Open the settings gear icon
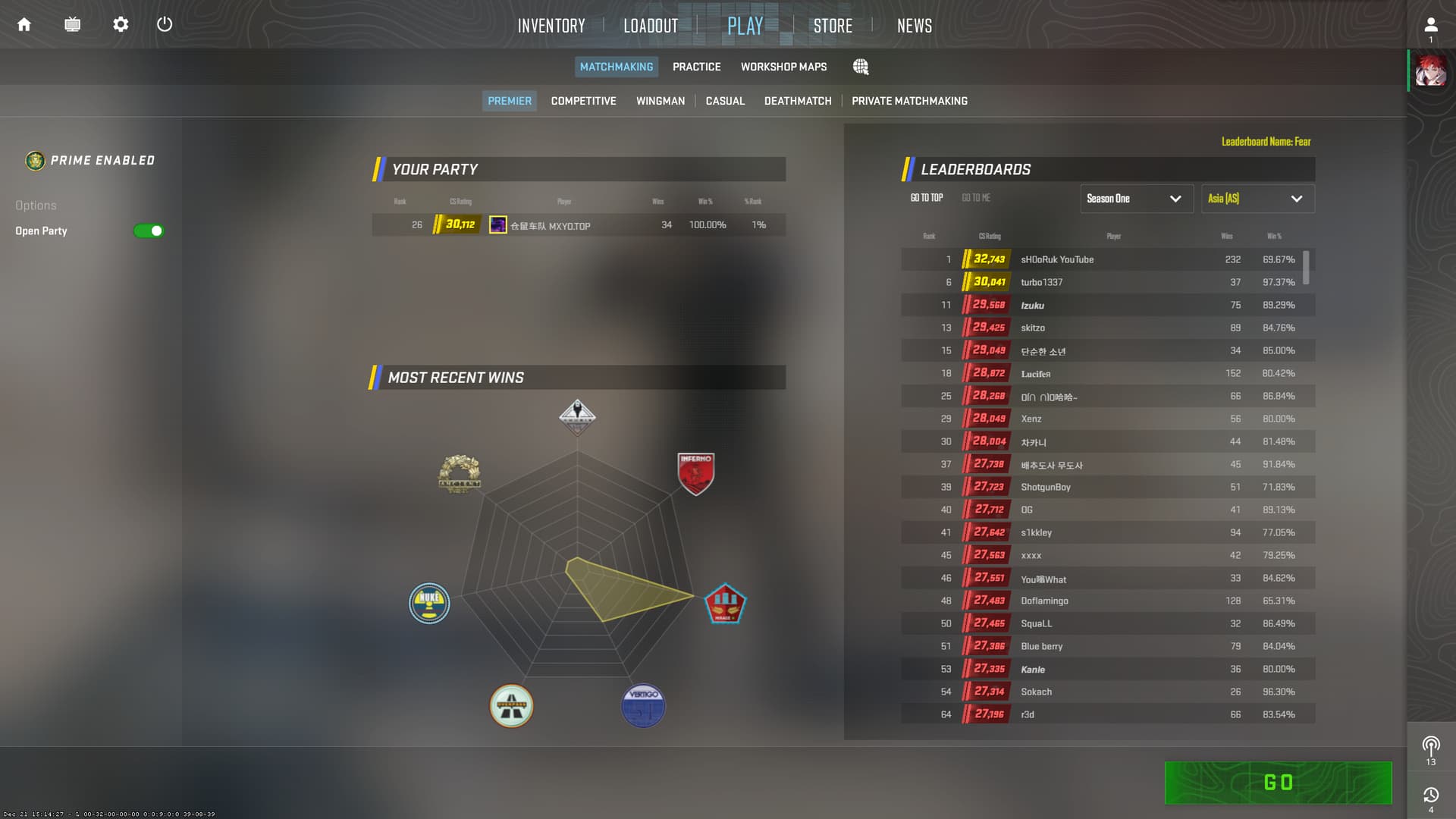 click(x=120, y=24)
